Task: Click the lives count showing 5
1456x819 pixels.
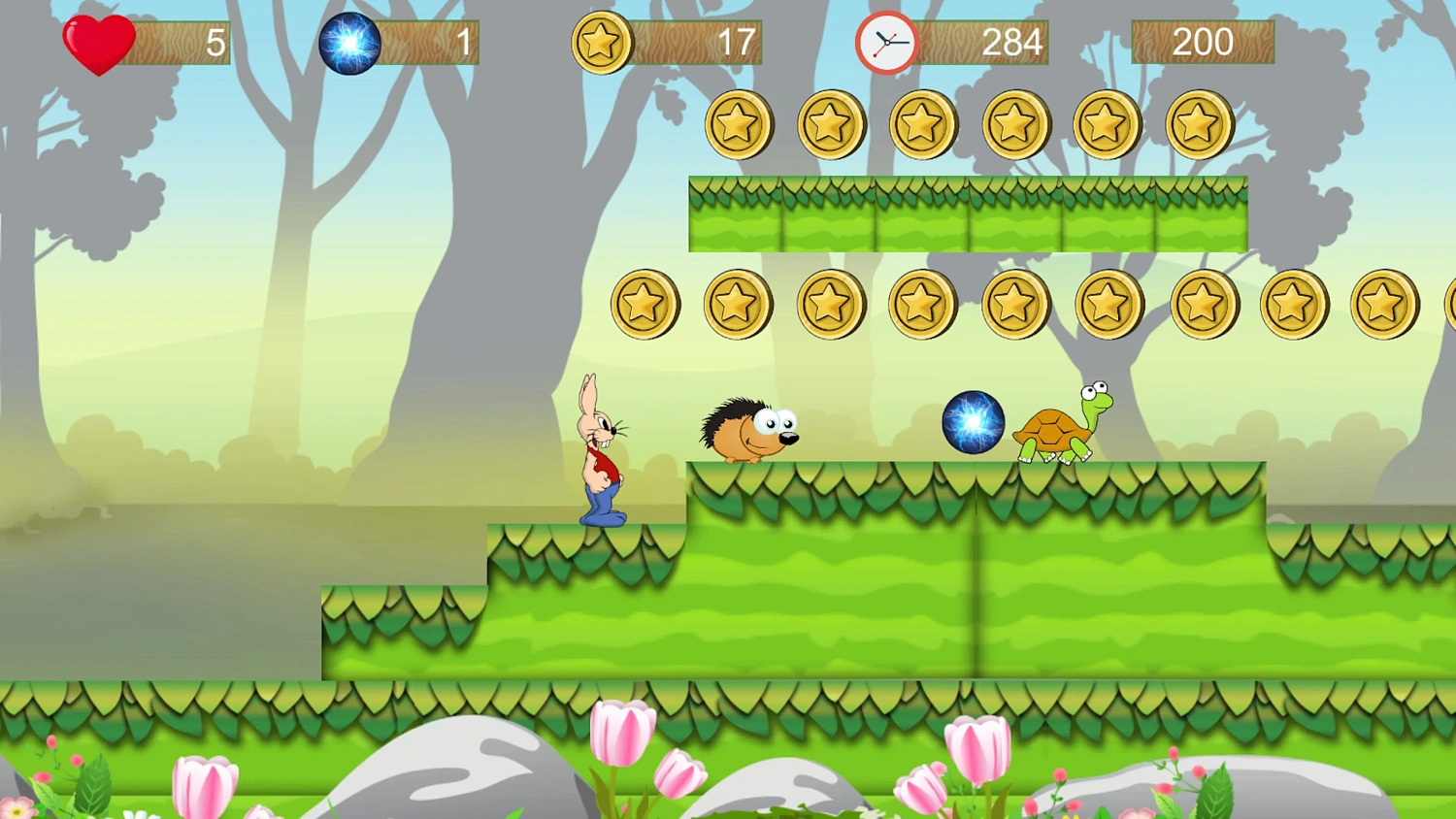Action: point(215,41)
